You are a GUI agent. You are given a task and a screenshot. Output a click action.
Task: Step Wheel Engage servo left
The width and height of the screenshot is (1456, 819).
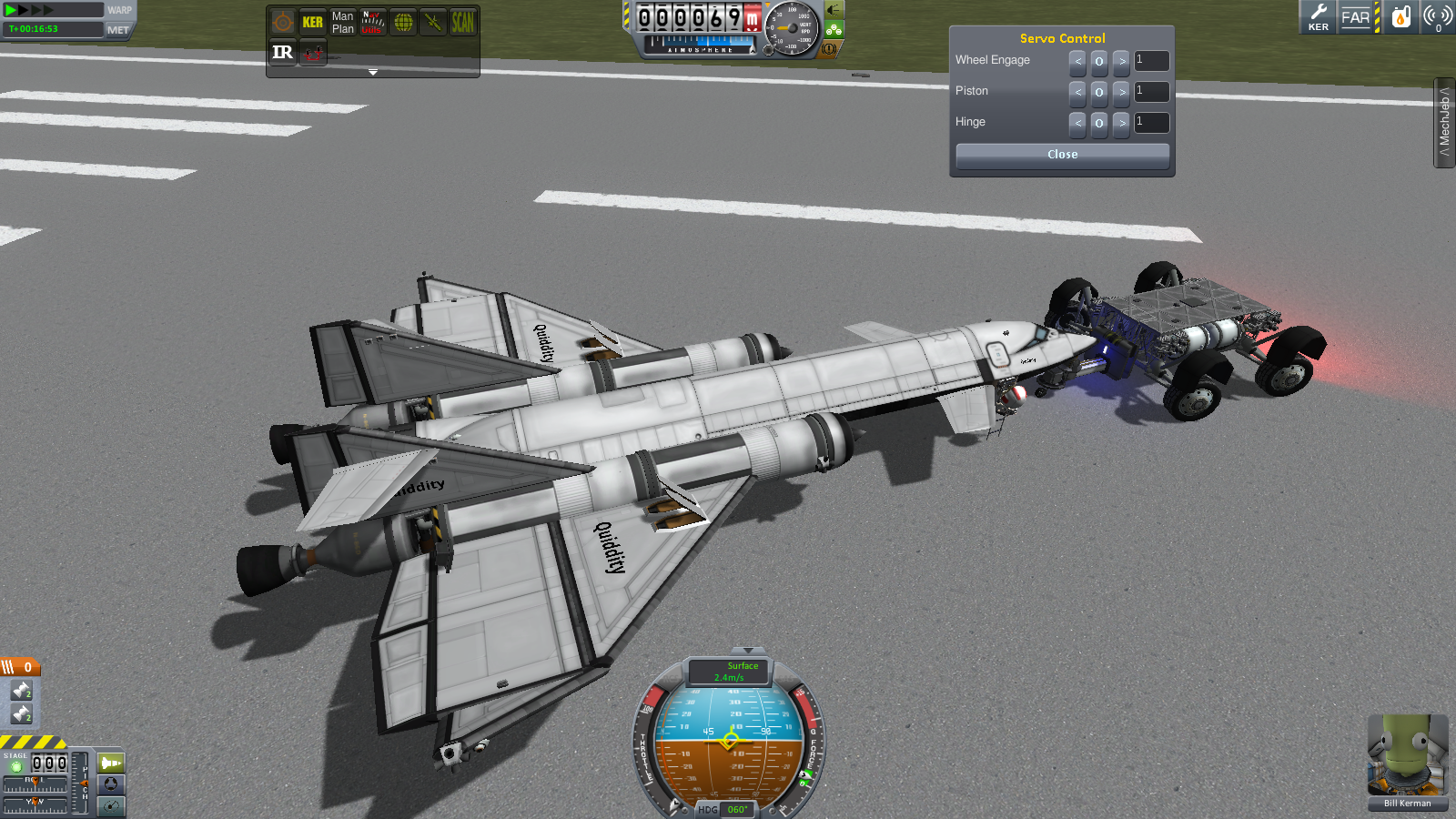pyautogui.click(x=1077, y=62)
